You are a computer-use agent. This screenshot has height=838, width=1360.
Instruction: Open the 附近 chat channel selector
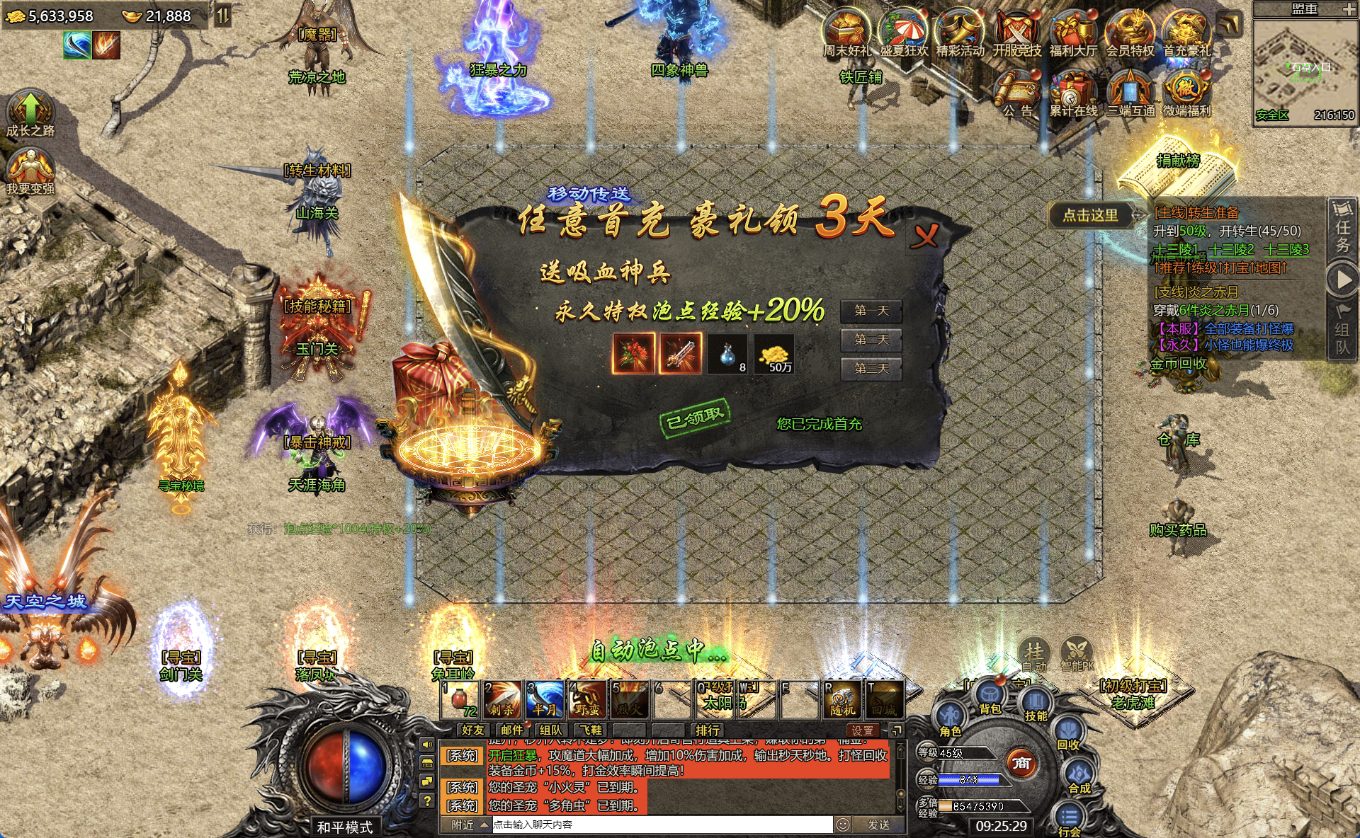click(x=465, y=825)
